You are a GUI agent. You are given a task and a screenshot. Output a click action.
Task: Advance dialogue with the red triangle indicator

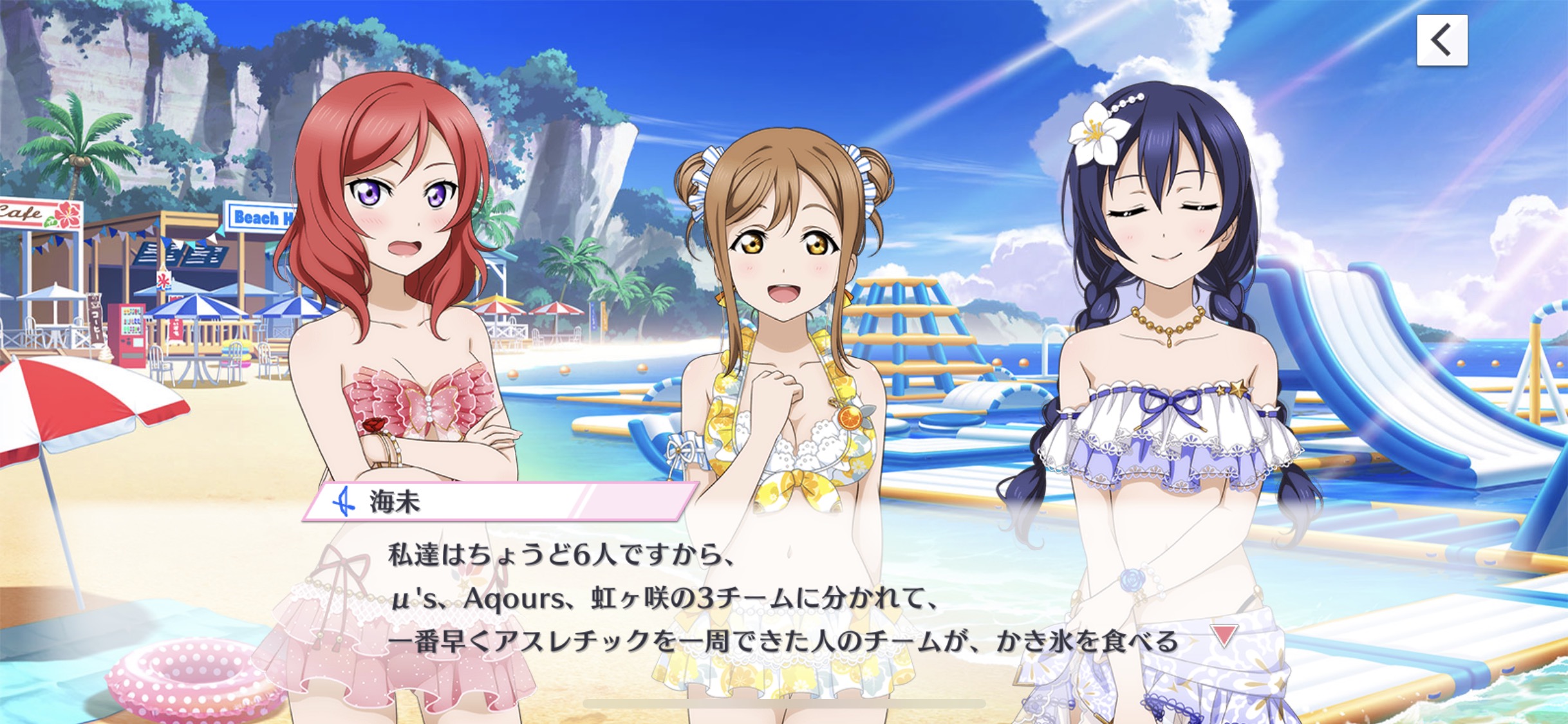pyautogui.click(x=1224, y=635)
